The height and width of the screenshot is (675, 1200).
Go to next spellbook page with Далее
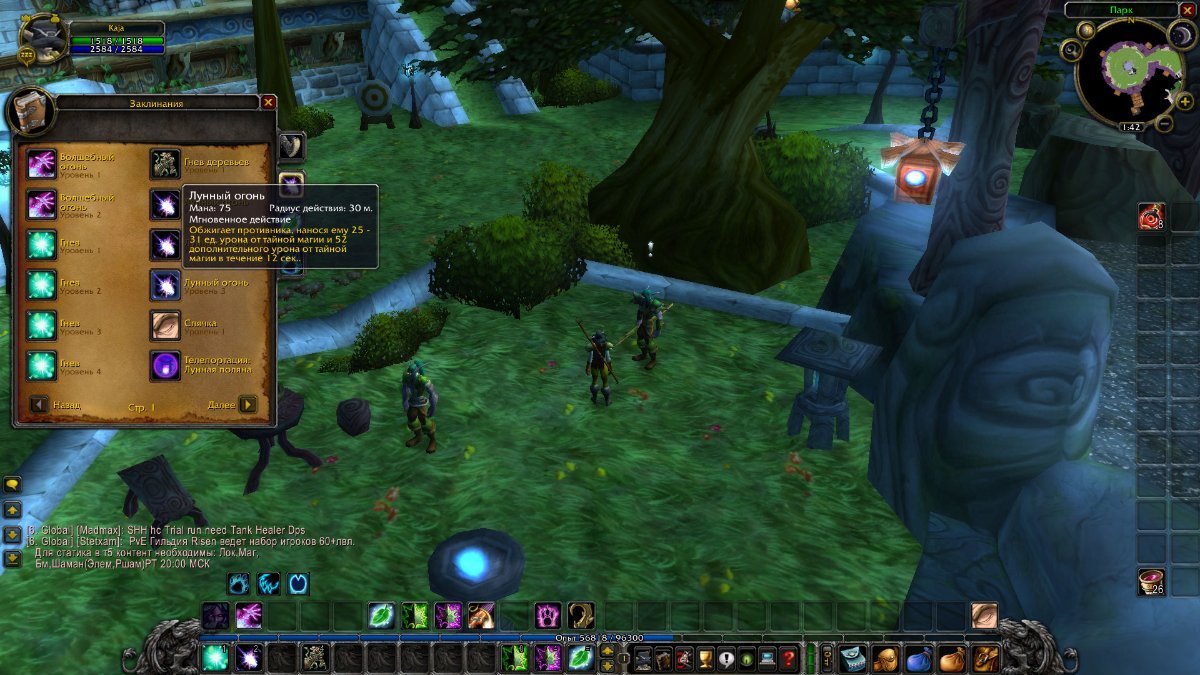[247, 405]
